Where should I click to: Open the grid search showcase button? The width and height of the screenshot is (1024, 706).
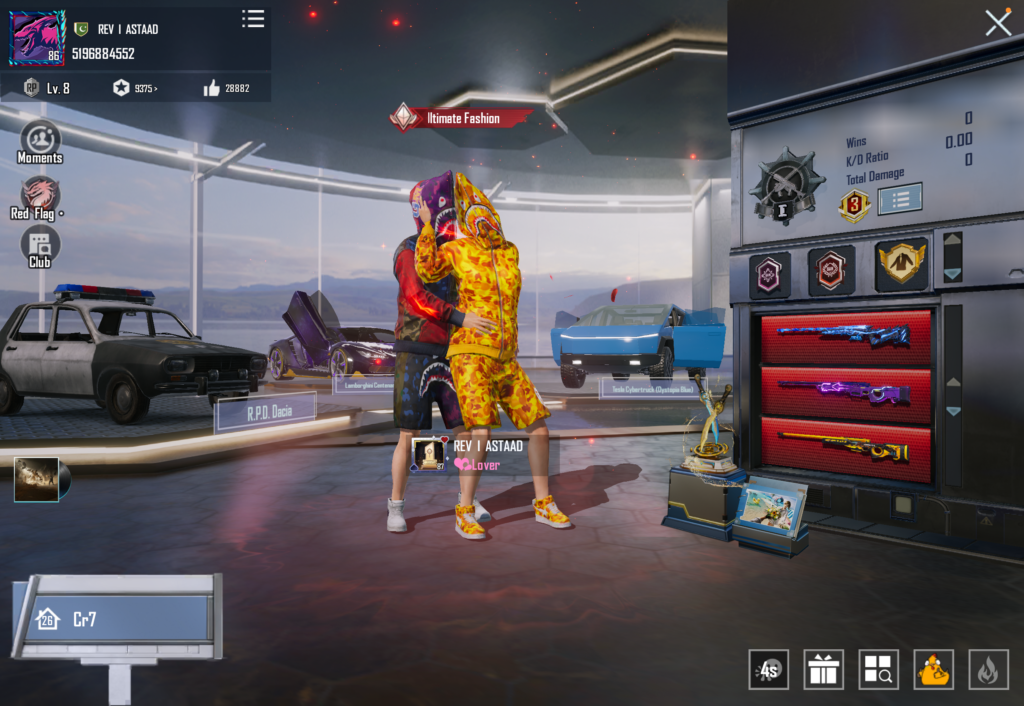(x=878, y=669)
